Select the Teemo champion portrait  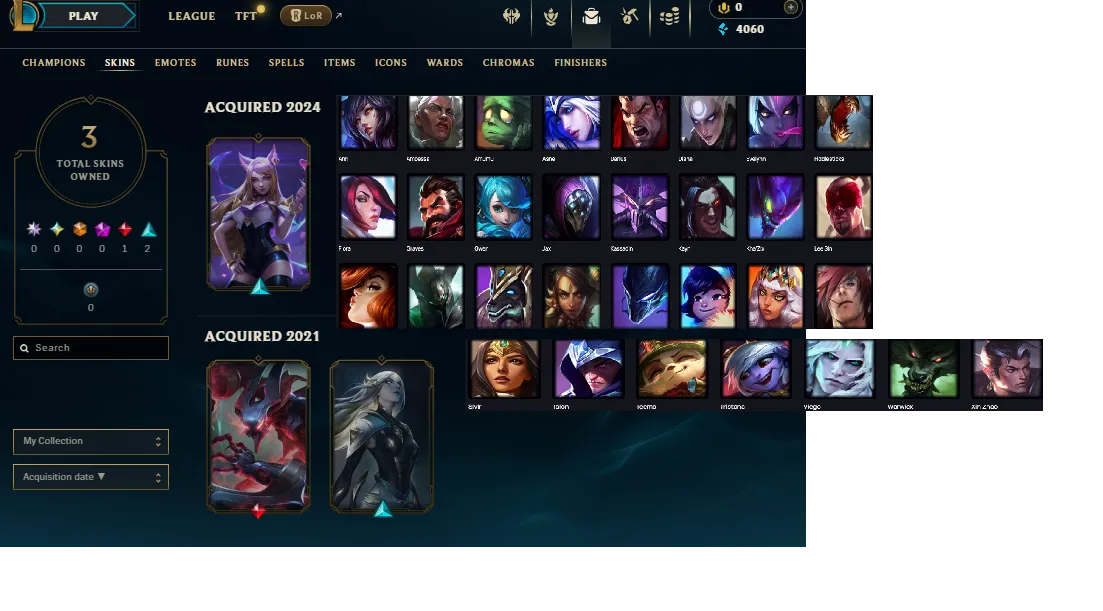pos(673,369)
